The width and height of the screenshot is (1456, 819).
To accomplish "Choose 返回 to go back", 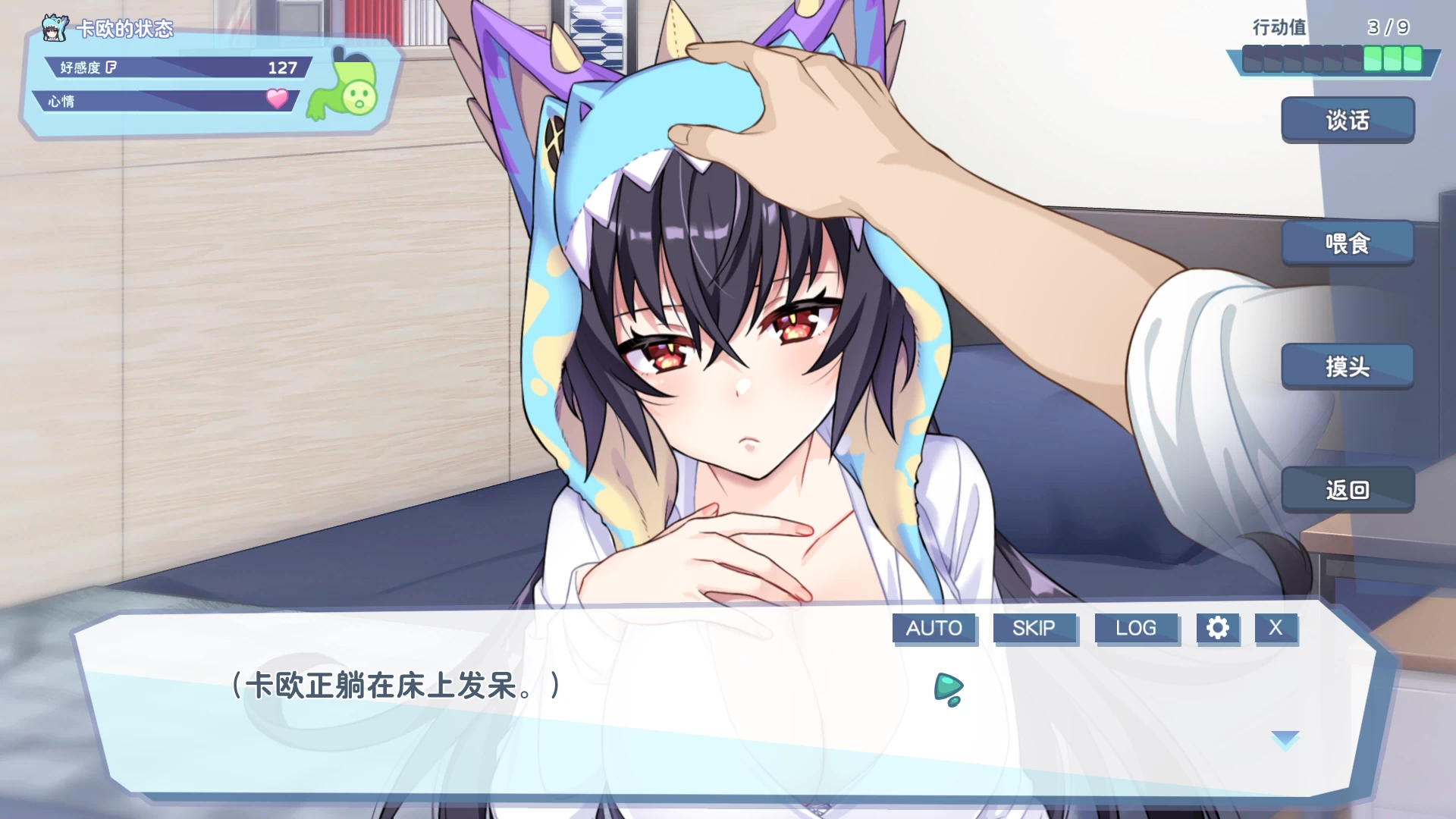I will tap(1348, 491).
